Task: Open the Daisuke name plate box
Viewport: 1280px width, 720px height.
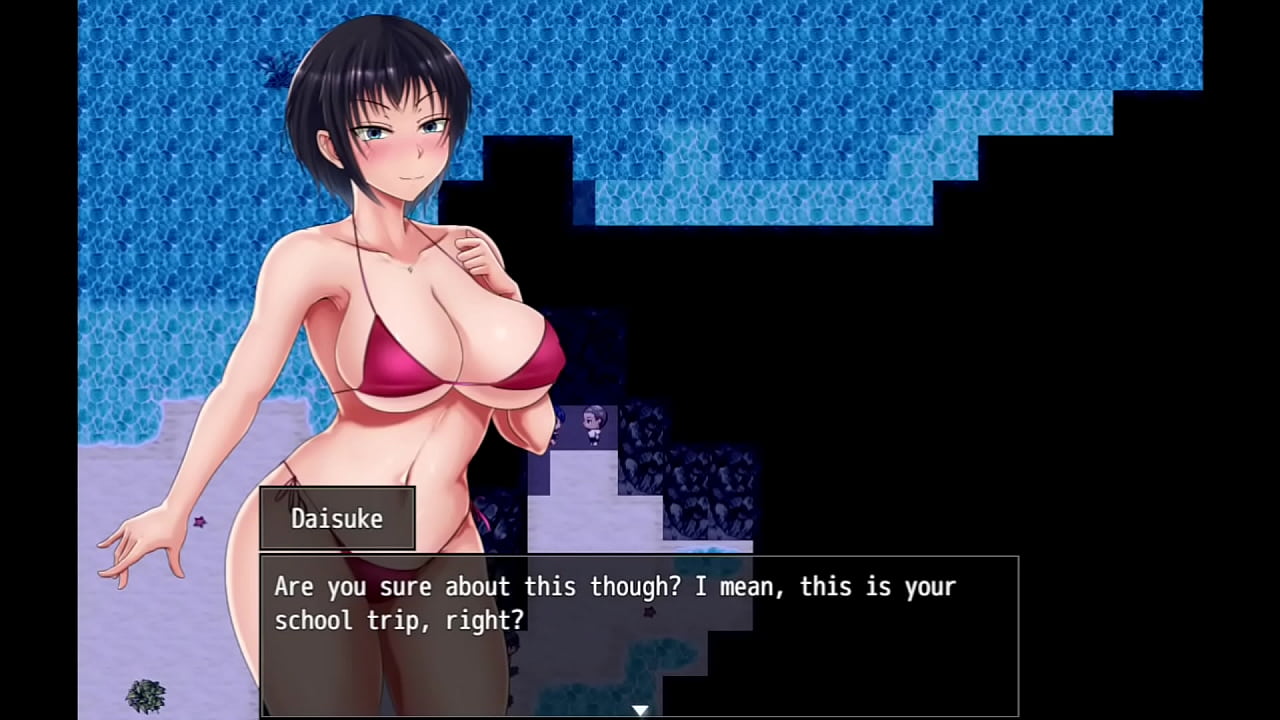Action: [337, 518]
